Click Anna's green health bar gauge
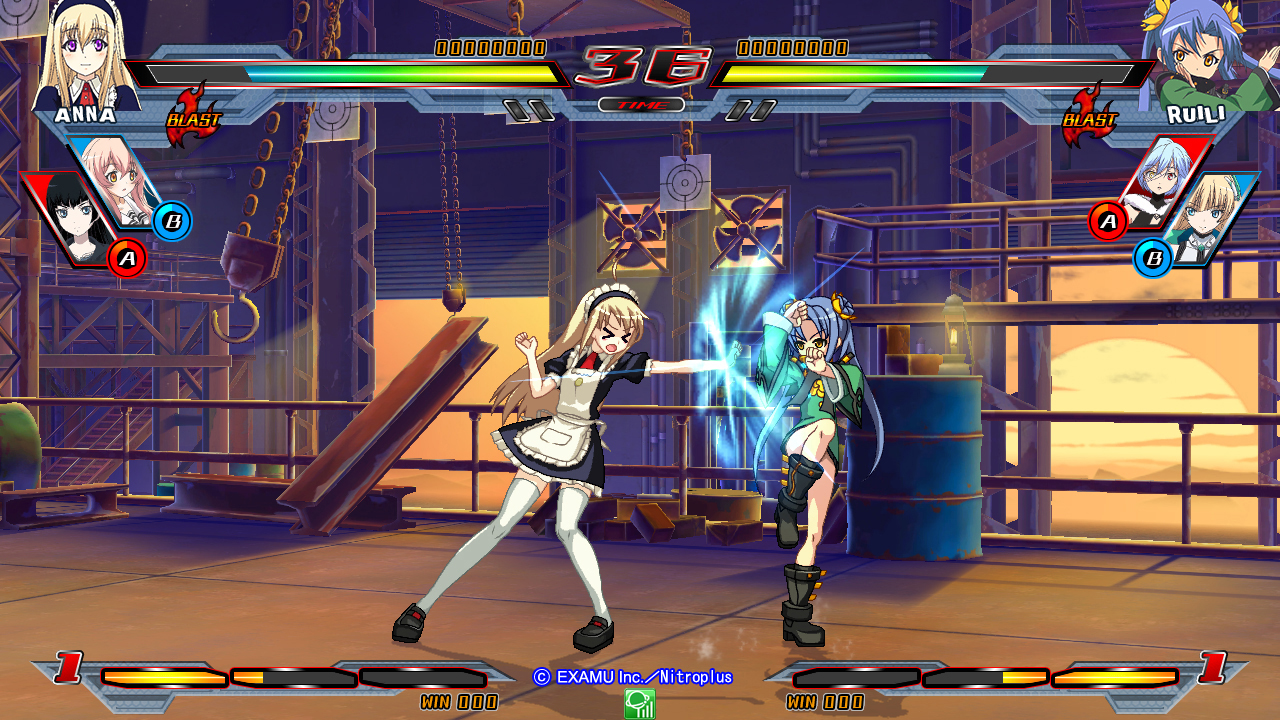Viewport: 1280px width, 720px height. coord(350,71)
